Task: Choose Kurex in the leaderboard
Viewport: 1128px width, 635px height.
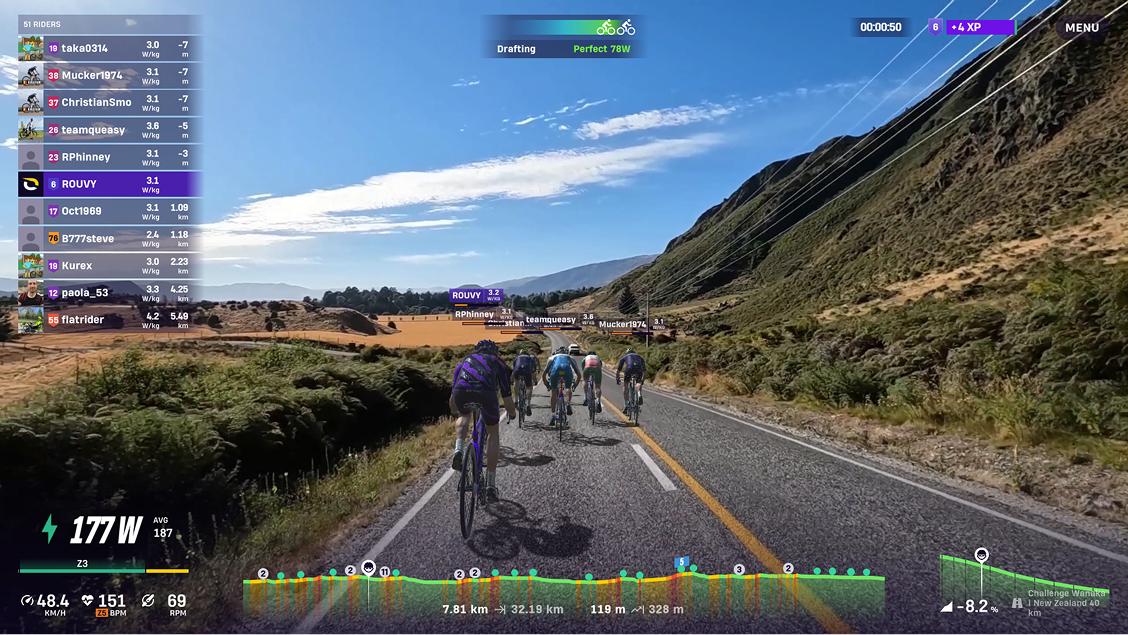Action: click(110, 265)
